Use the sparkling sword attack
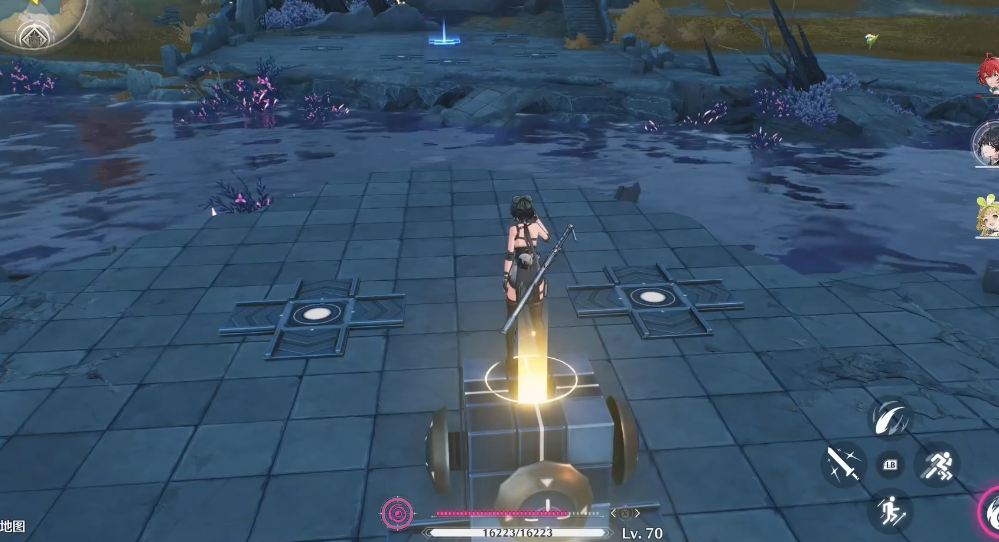 [x=845, y=464]
